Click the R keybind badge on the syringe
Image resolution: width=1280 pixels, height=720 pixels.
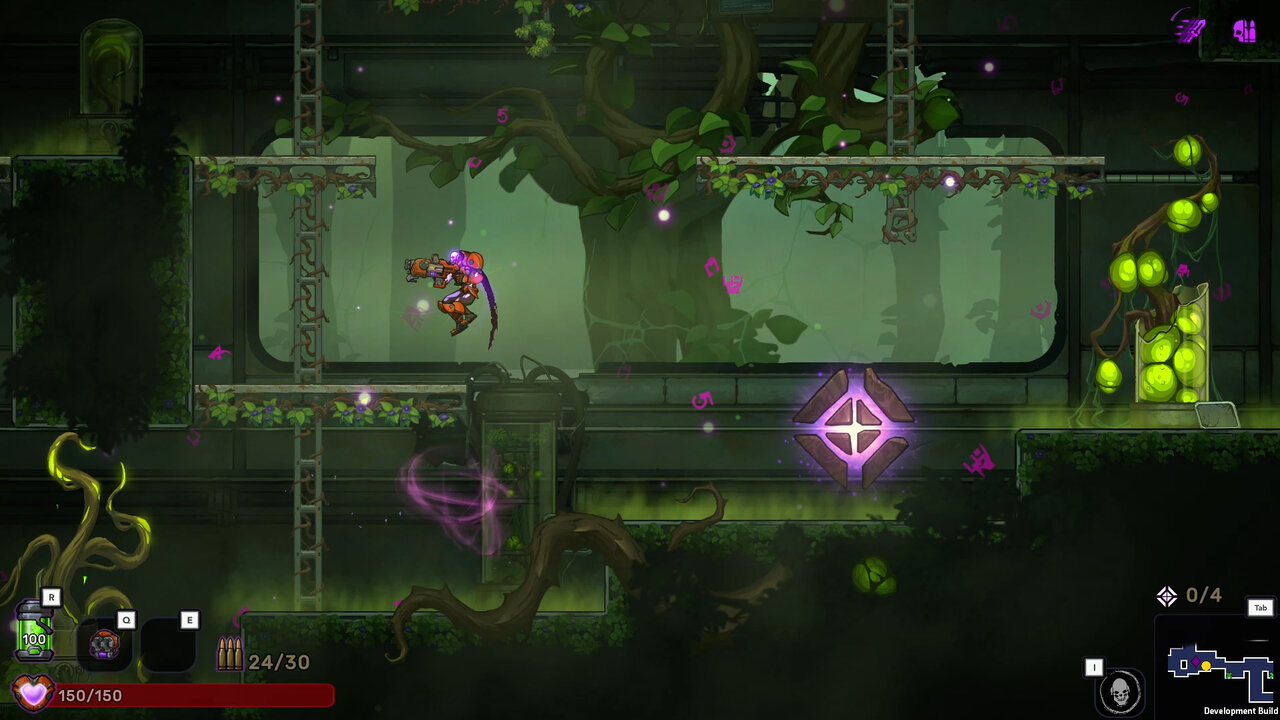coord(50,597)
